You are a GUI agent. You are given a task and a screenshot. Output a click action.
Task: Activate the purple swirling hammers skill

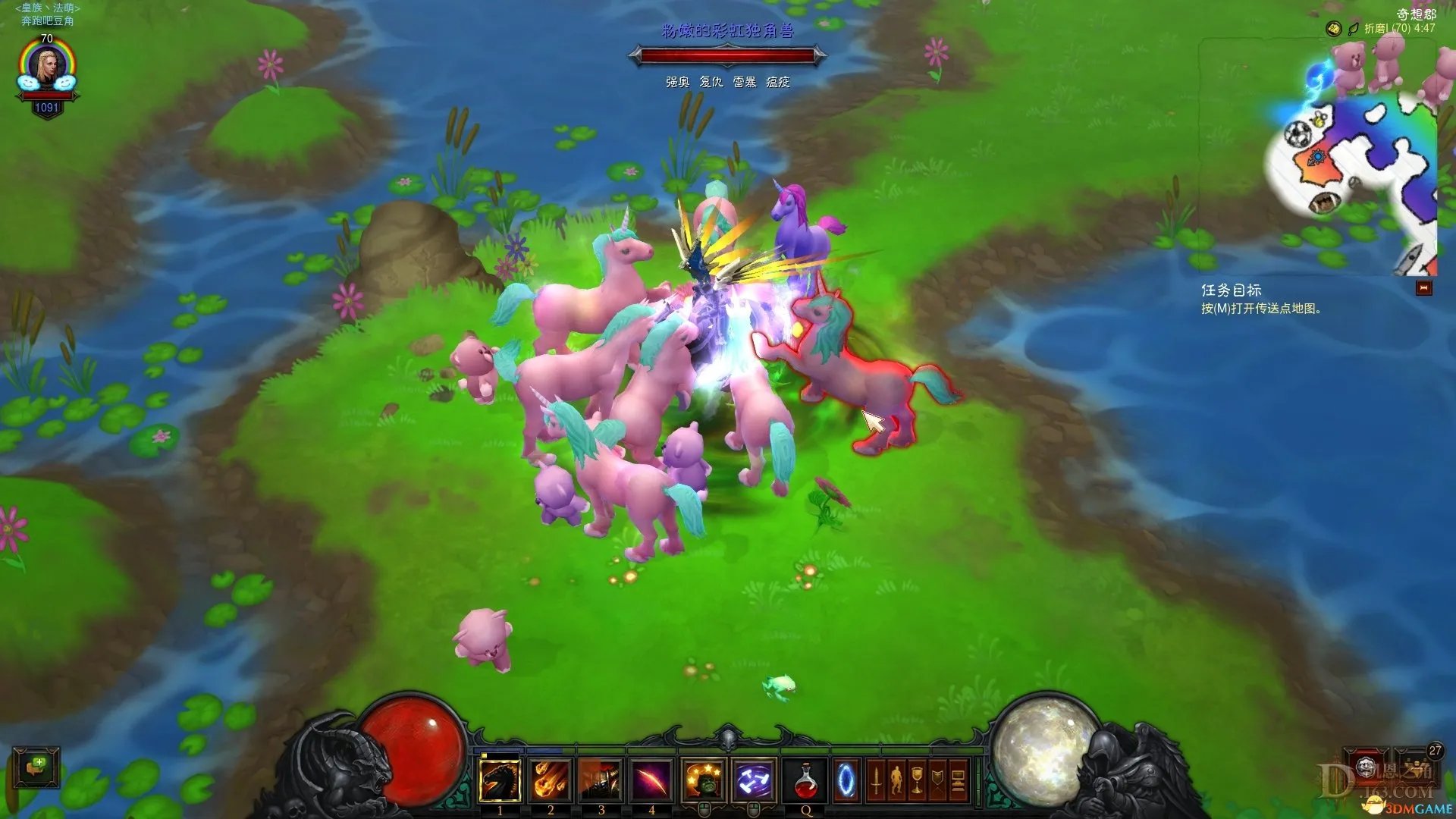(x=754, y=780)
